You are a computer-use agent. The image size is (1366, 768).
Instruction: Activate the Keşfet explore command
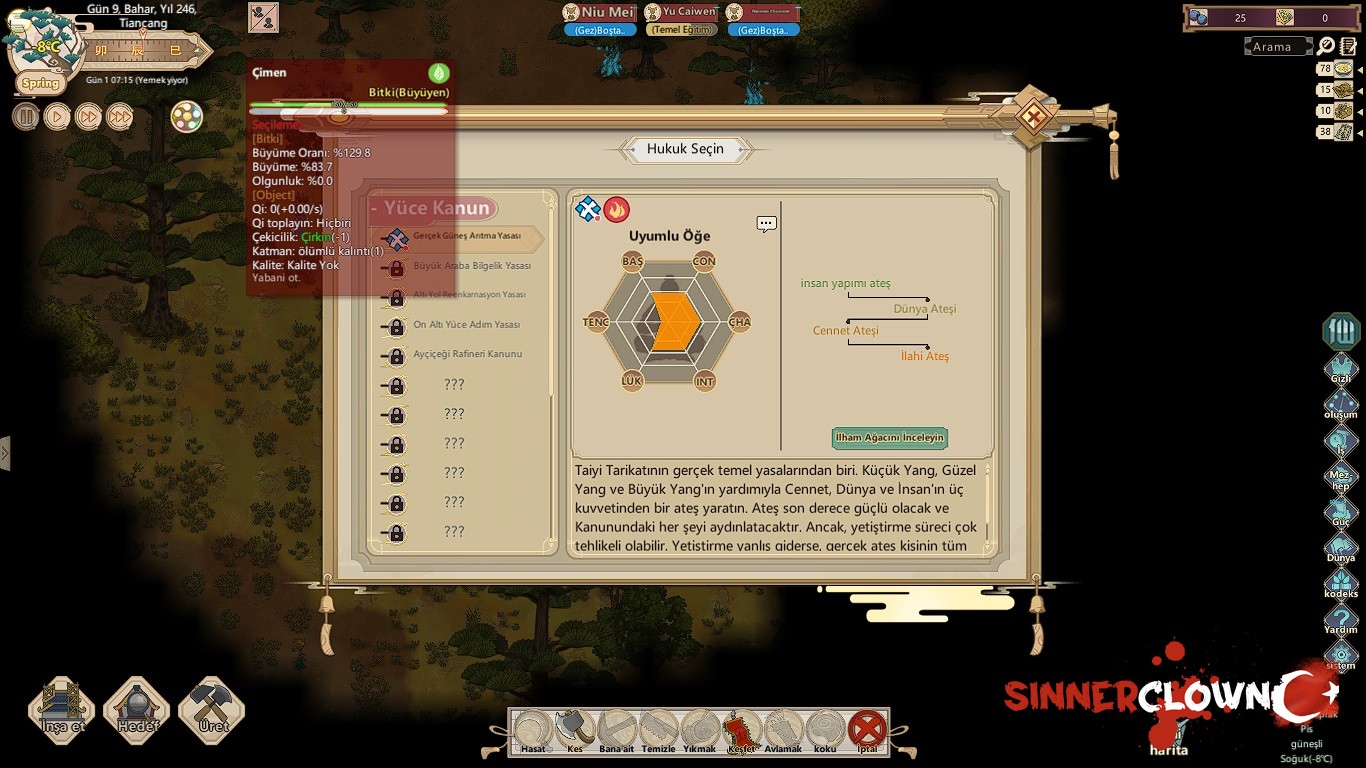tap(741, 731)
